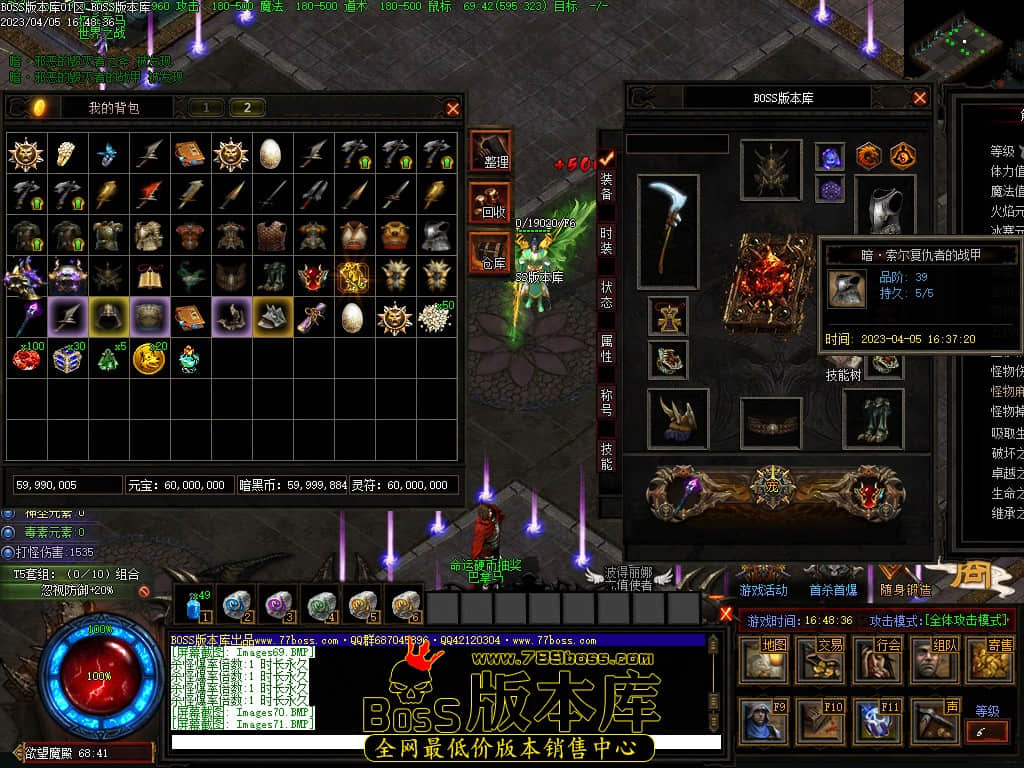The height and width of the screenshot is (768, 1024).
Task: Close the backpack window
Action: 453,108
